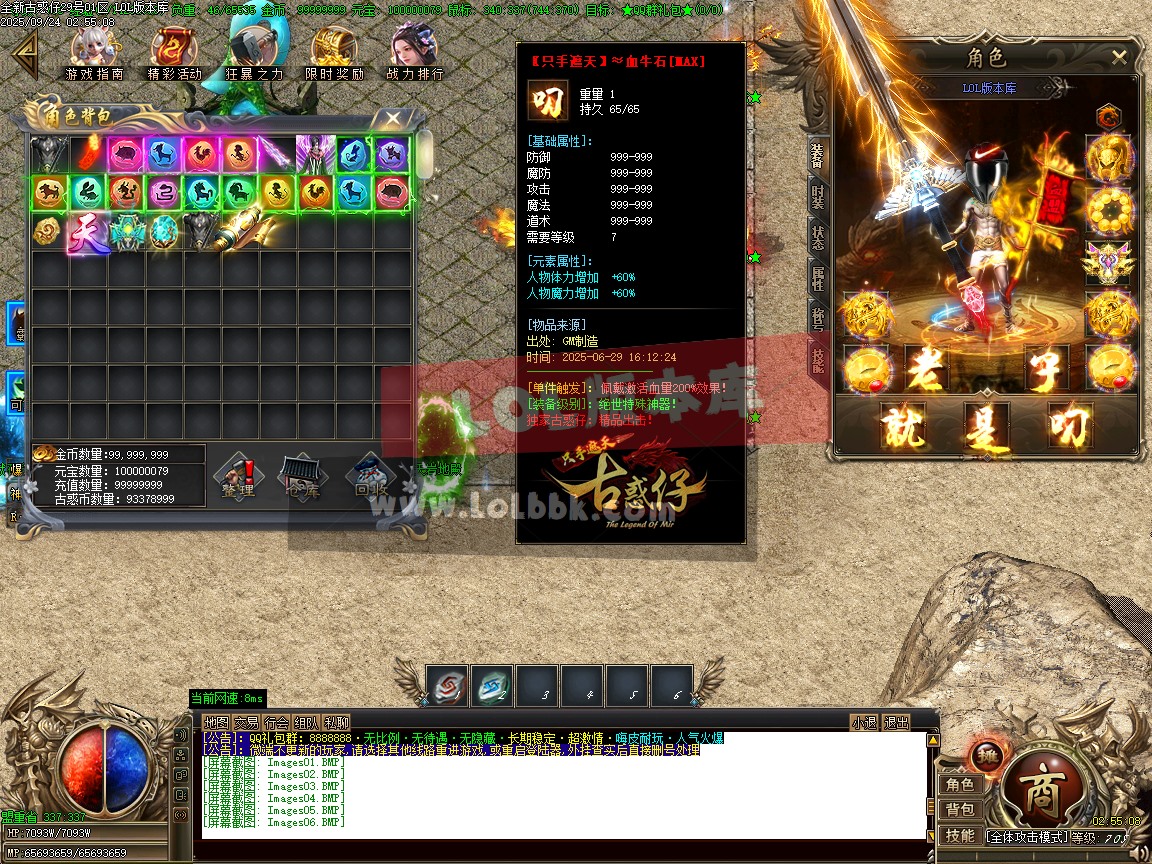Select the golden bead bracelet equipment slot

click(x=1109, y=210)
